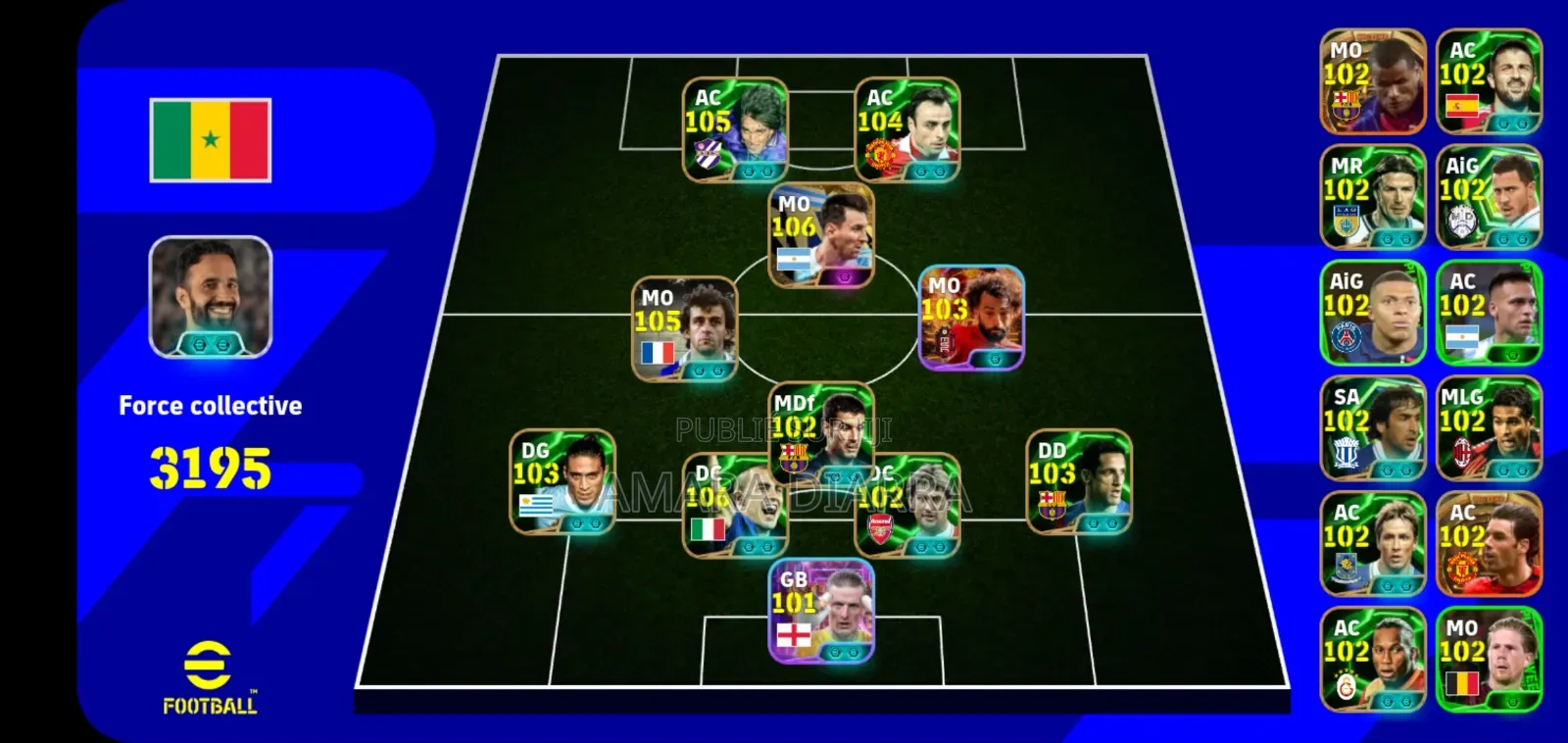Open Raúl's SA 102 bench card

1371,429
